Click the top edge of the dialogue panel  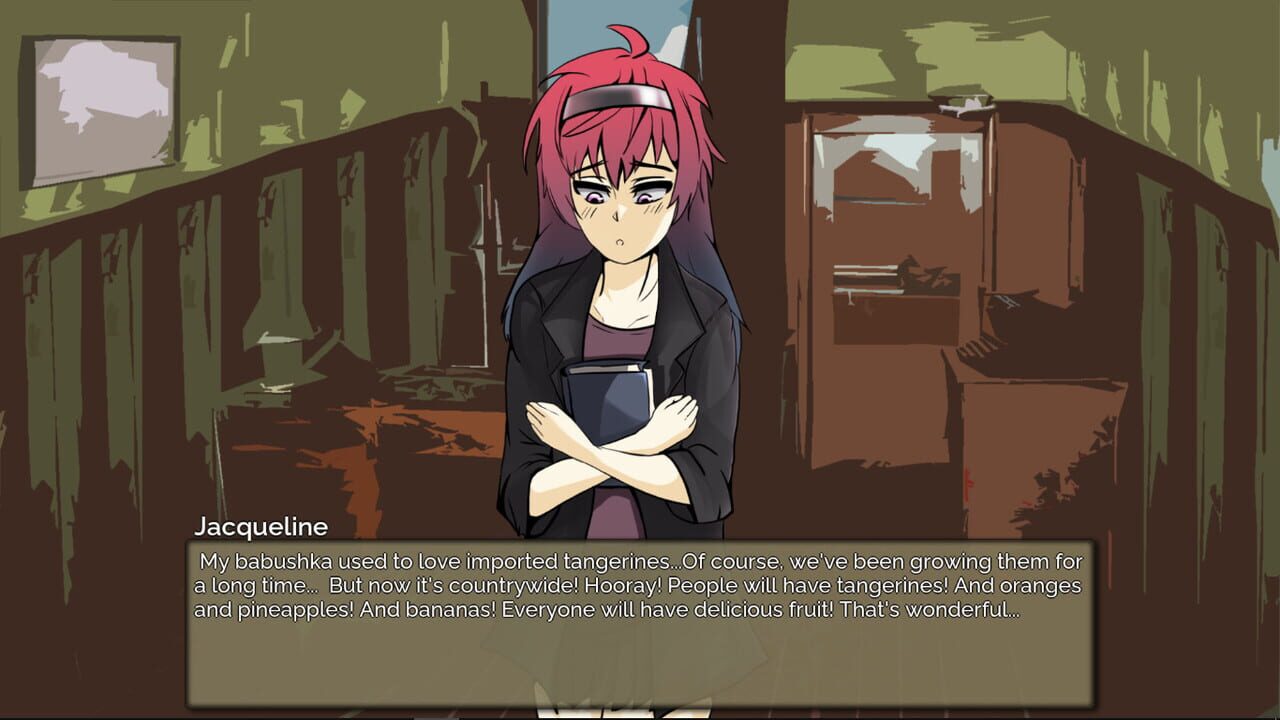[640, 541]
